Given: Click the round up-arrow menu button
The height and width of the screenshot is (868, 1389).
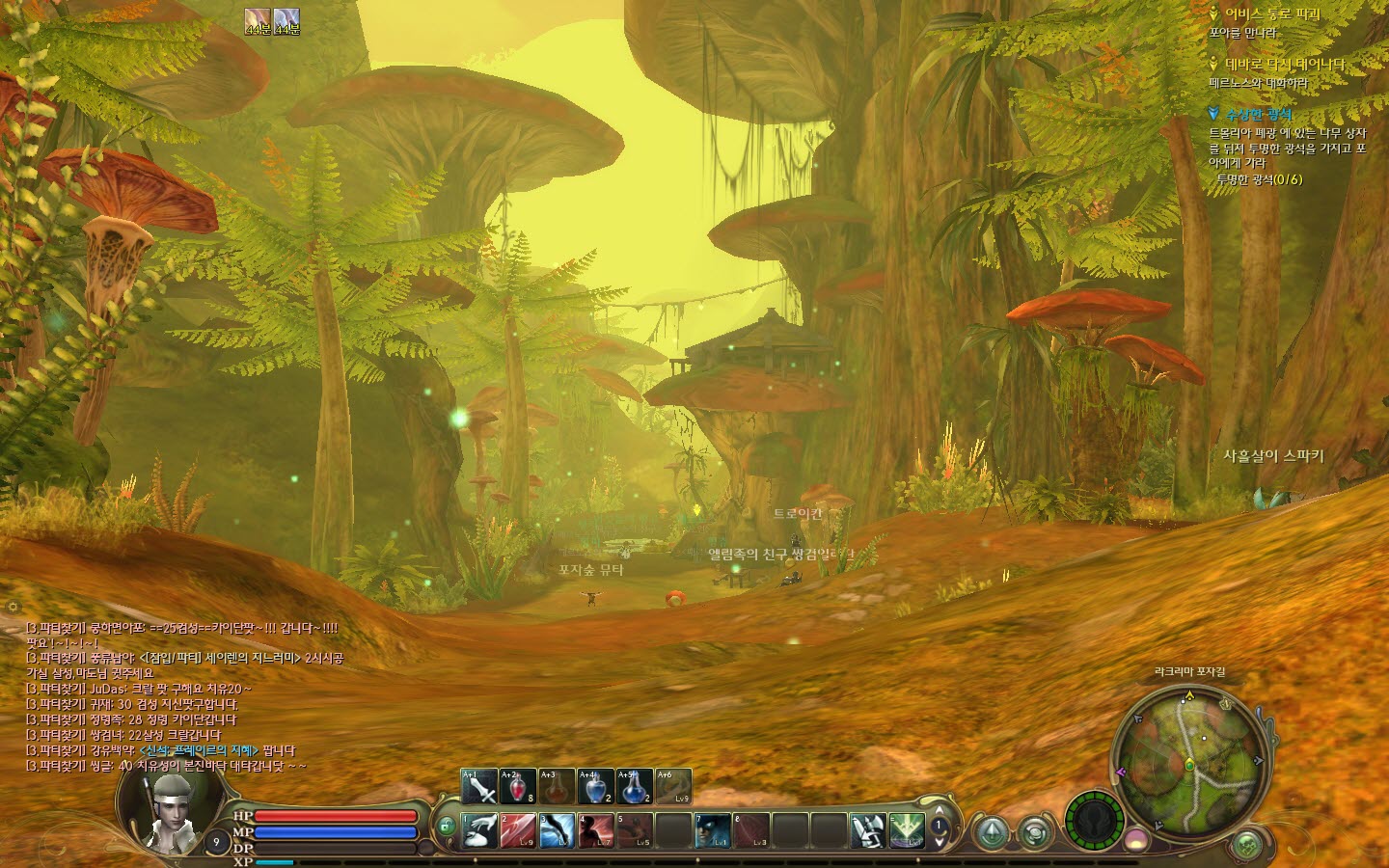Looking at the screenshot, I should pos(993,833).
